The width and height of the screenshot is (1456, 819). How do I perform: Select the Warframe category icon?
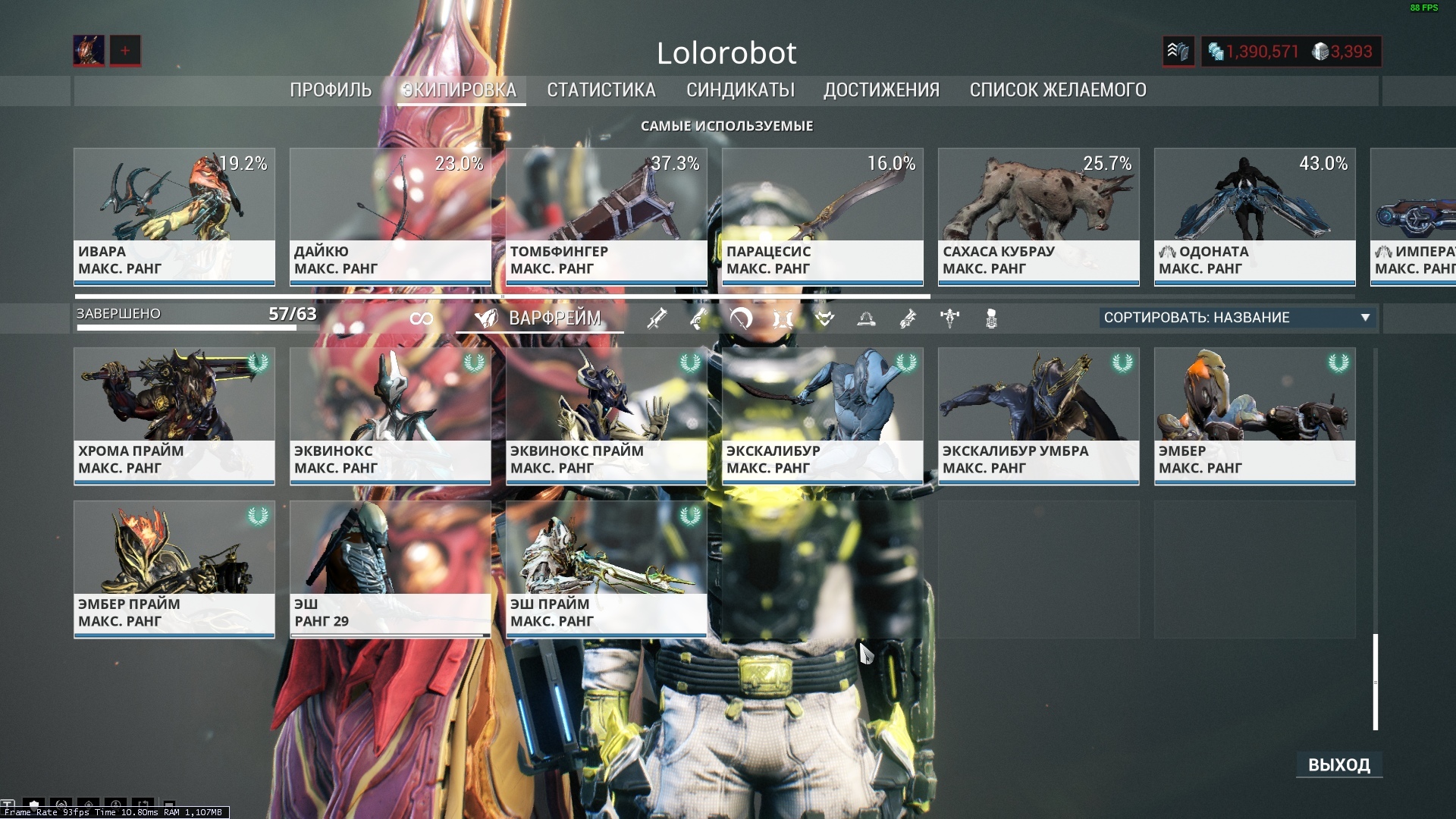coord(485,318)
